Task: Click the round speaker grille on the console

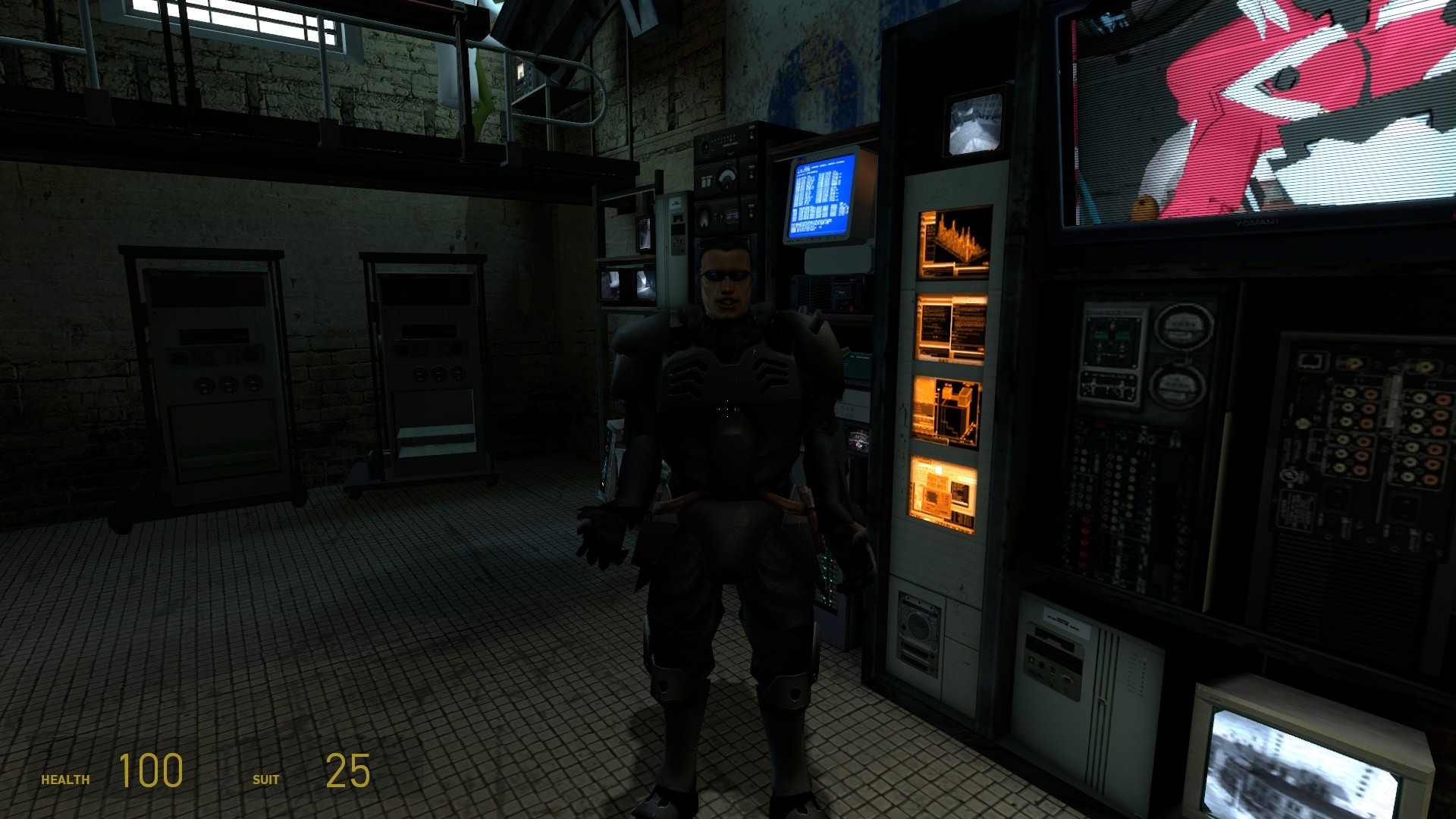Action: coord(920,623)
